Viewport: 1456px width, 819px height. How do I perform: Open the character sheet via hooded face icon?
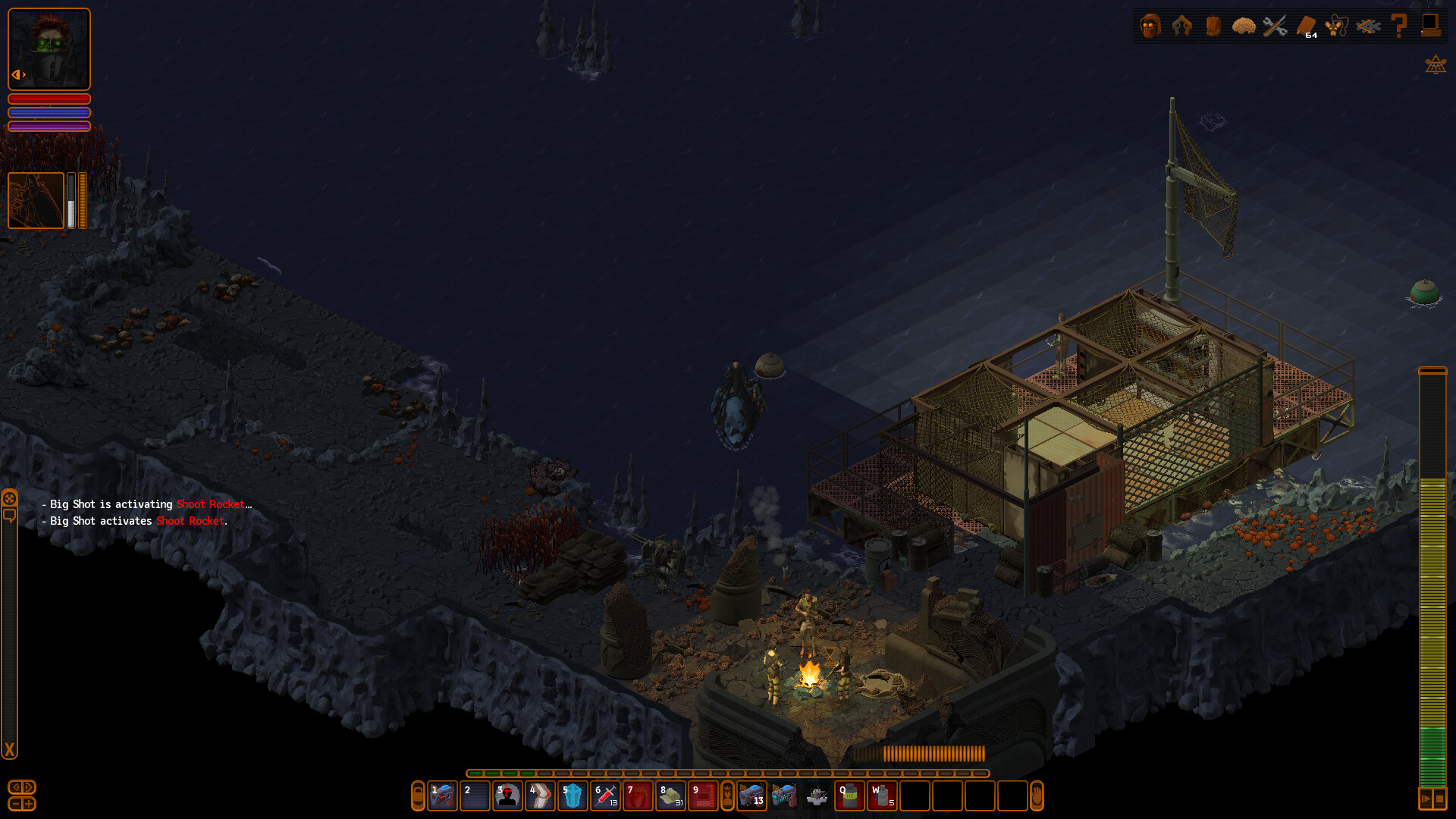[1150, 26]
